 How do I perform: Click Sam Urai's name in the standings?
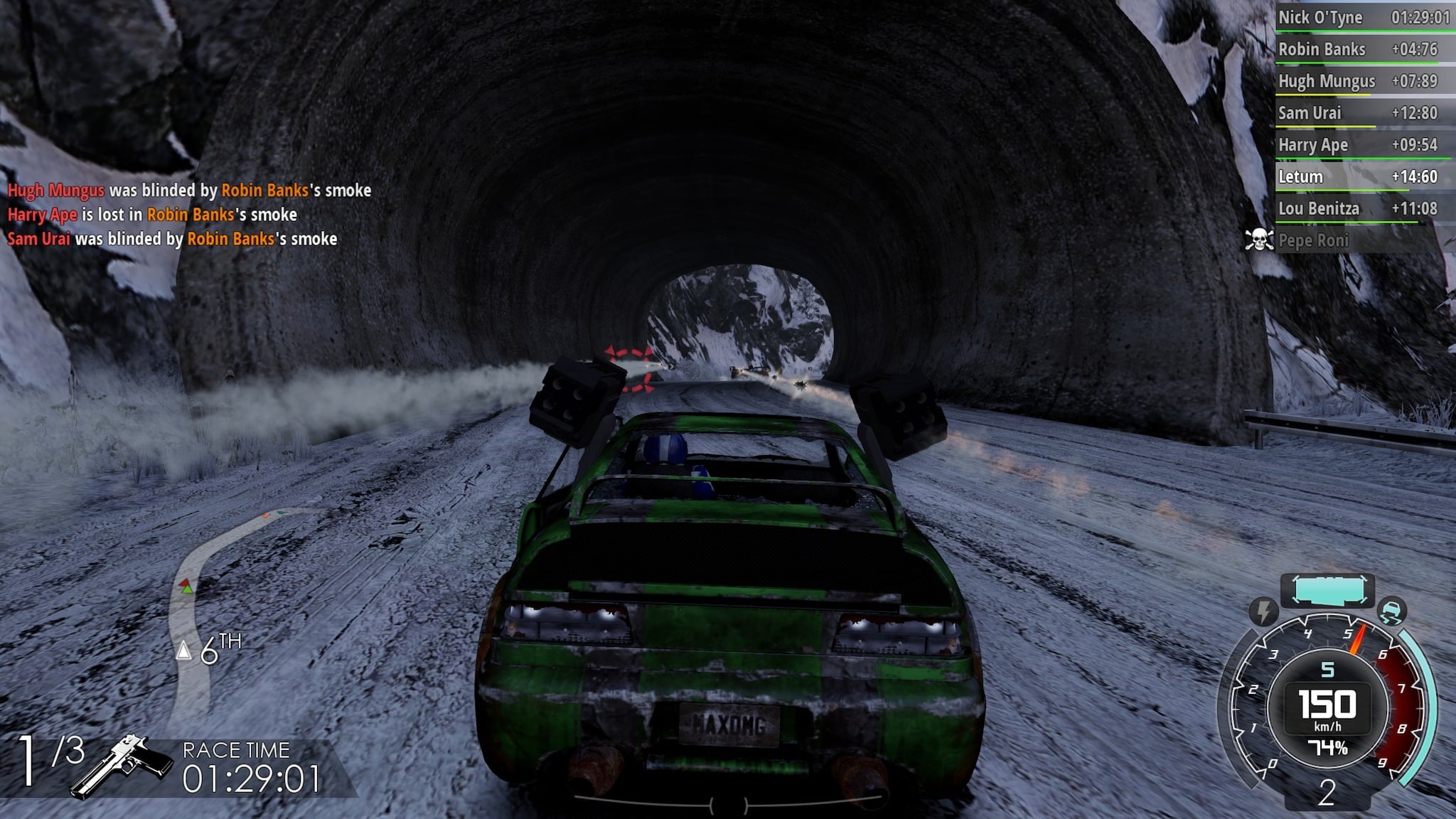(1312, 113)
